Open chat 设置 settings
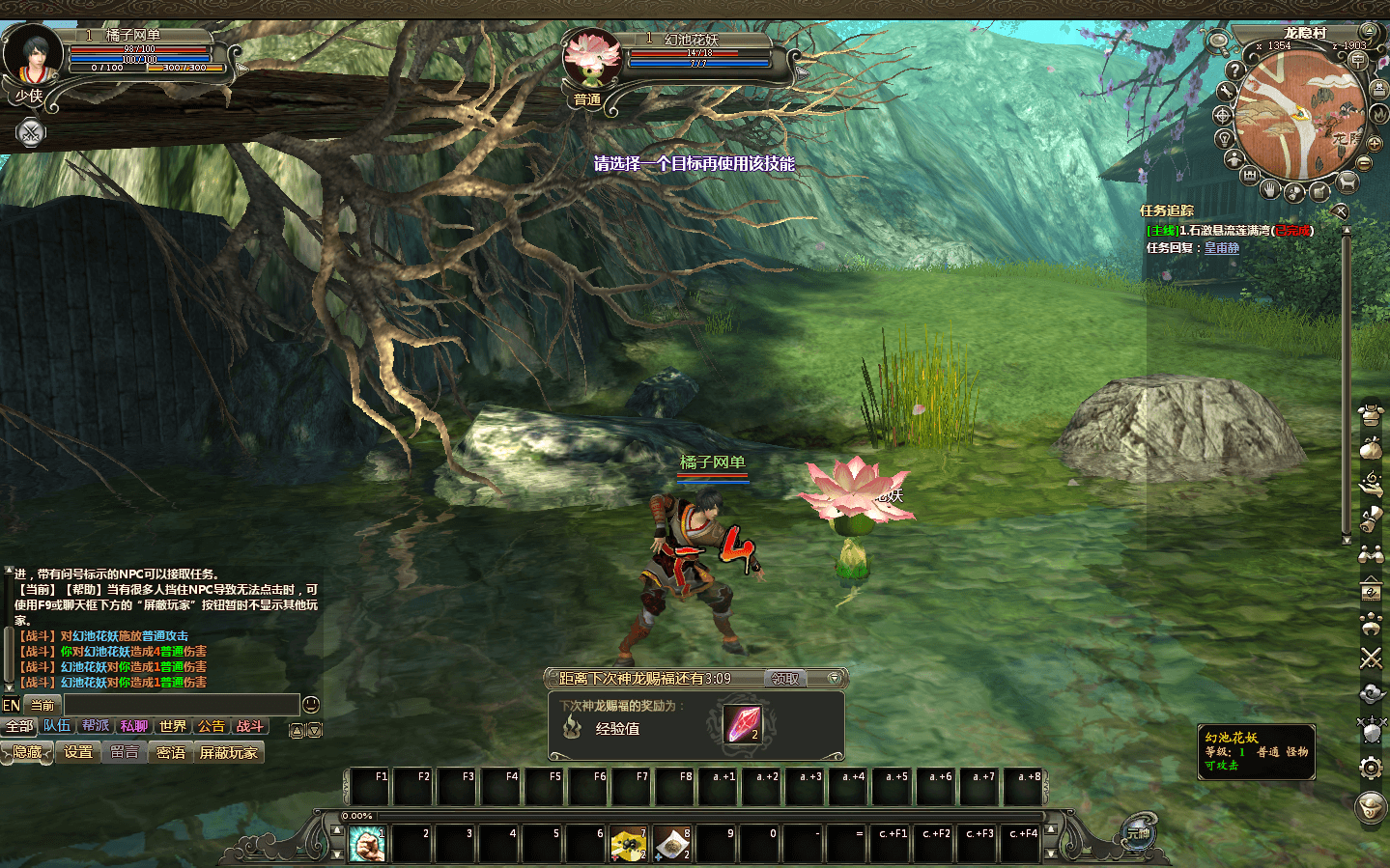Image resolution: width=1390 pixels, height=868 pixels. coord(78,752)
